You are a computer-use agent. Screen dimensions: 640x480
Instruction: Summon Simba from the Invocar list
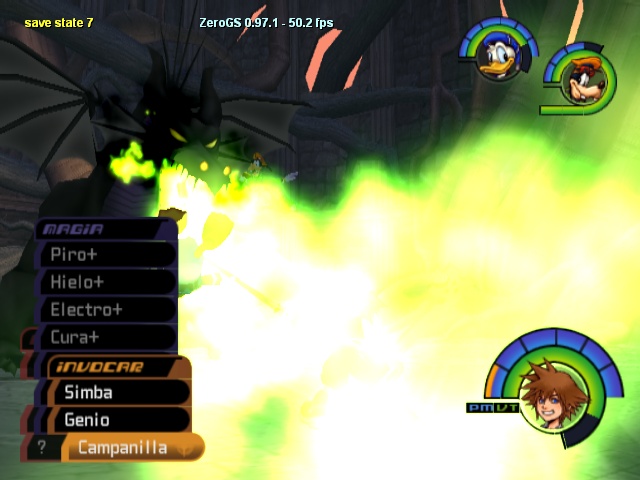[x=115, y=393]
